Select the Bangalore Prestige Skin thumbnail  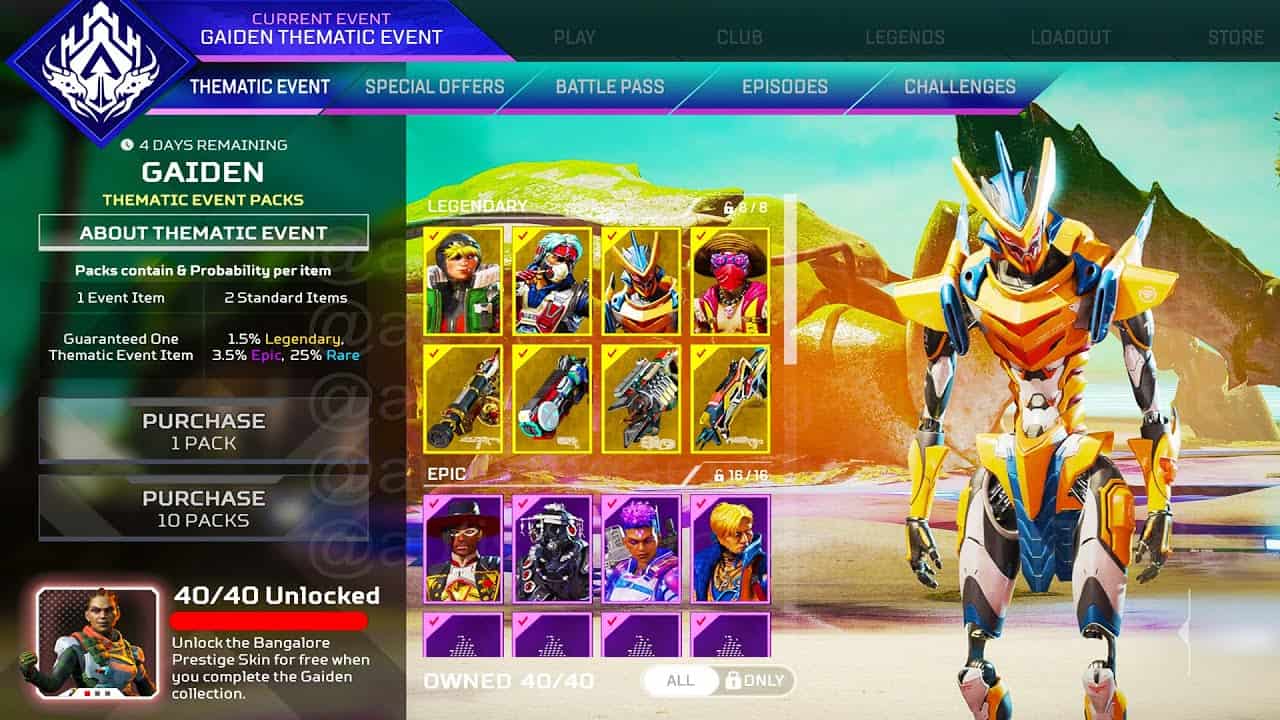coord(97,641)
